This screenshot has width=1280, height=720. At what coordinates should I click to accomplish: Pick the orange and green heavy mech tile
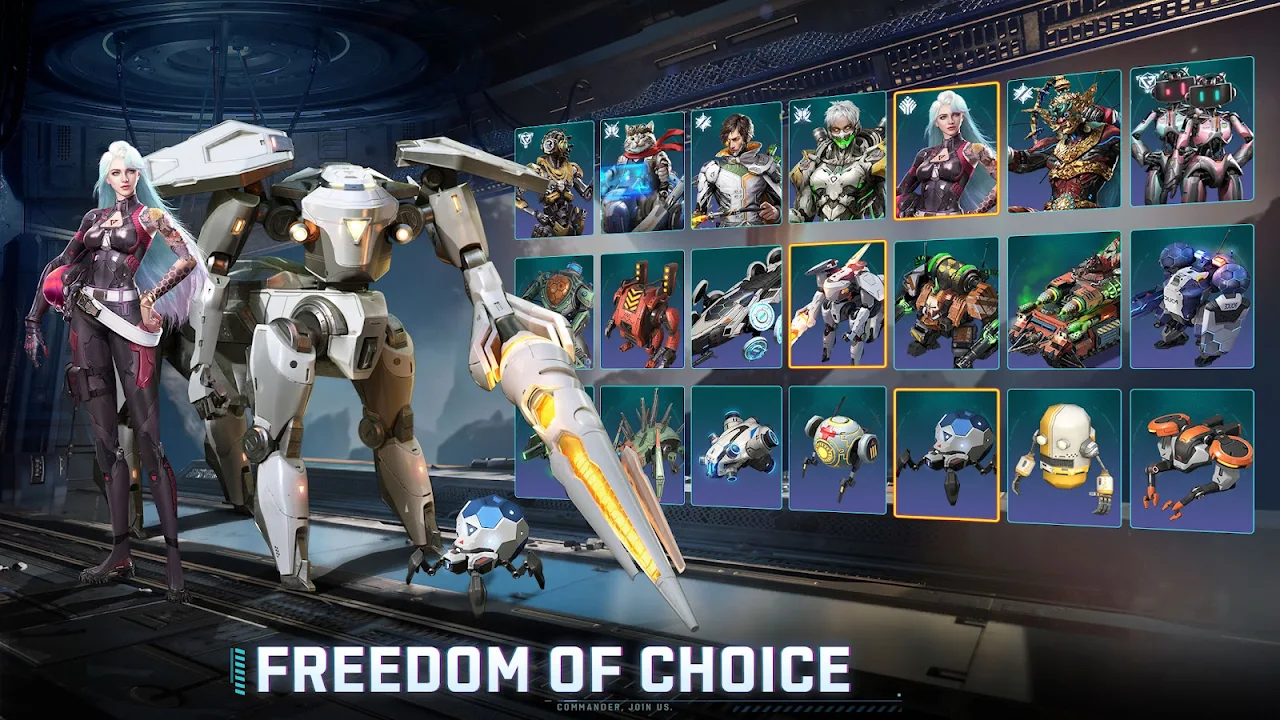(x=946, y=301)
